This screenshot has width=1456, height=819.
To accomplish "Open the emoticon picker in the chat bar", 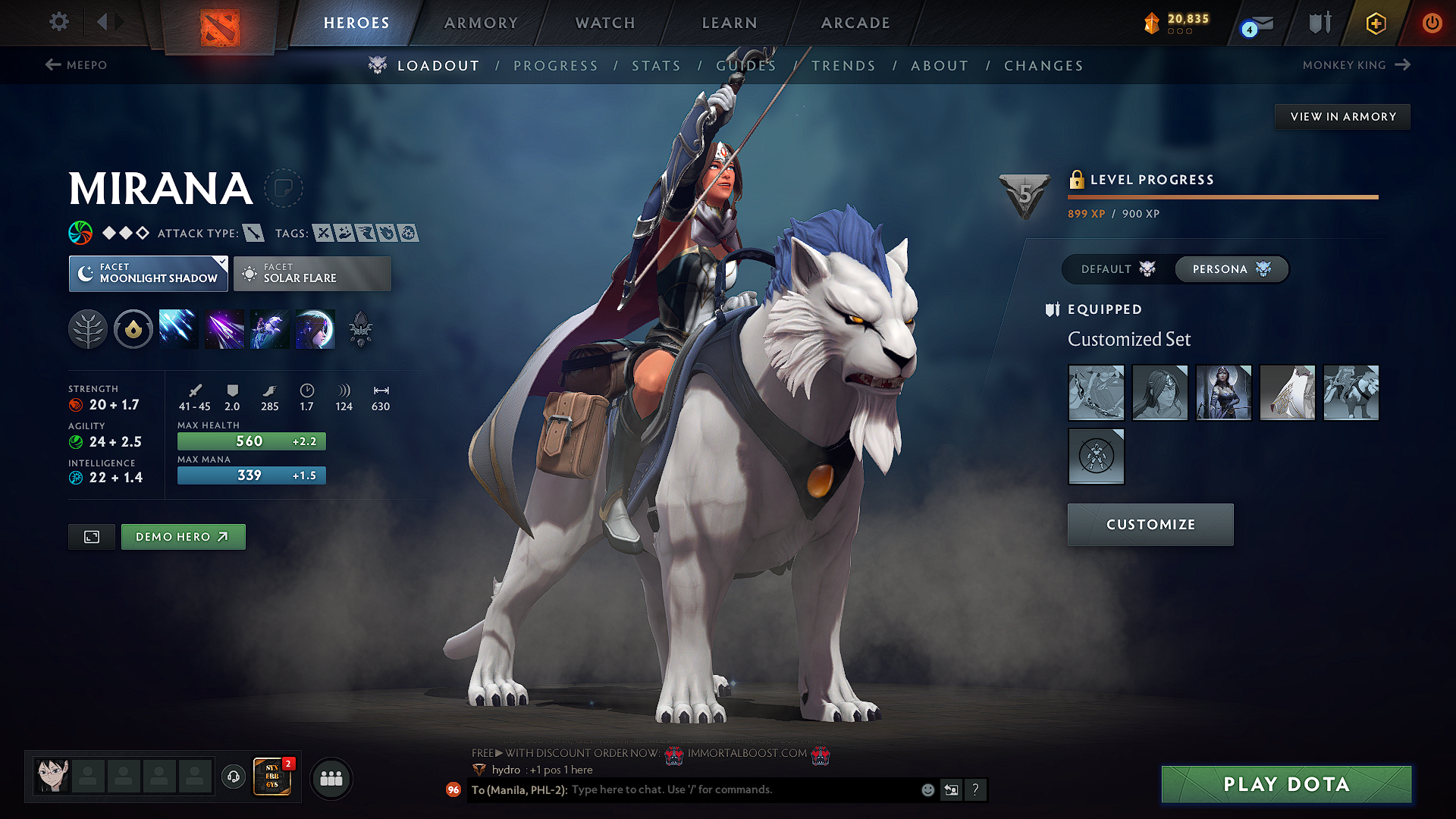I will [x=927, y=789].
